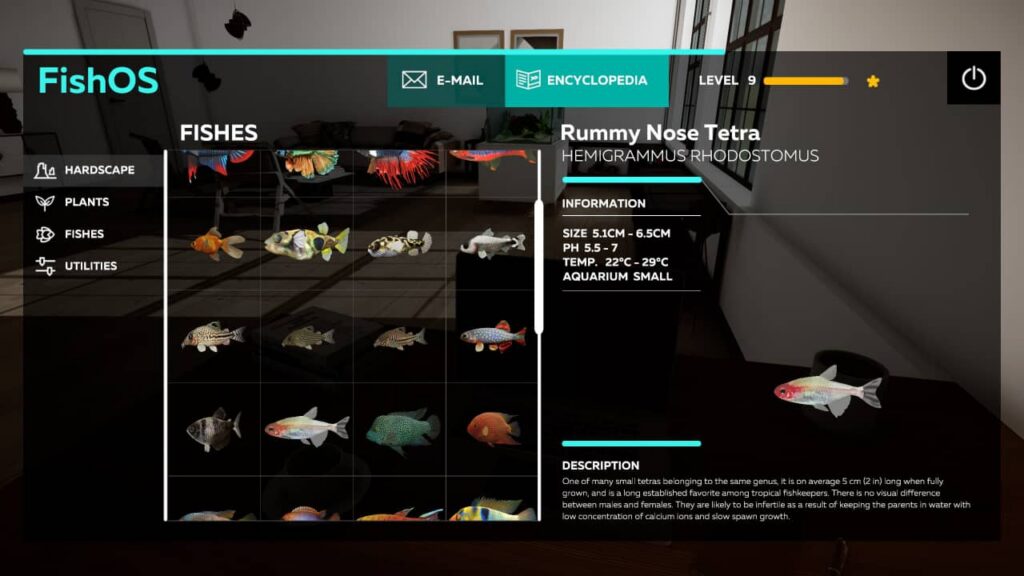Screen dimensions: 1024x576
Task: Select the black striped tetra thumbnail
Action: (x=214, y=429)
